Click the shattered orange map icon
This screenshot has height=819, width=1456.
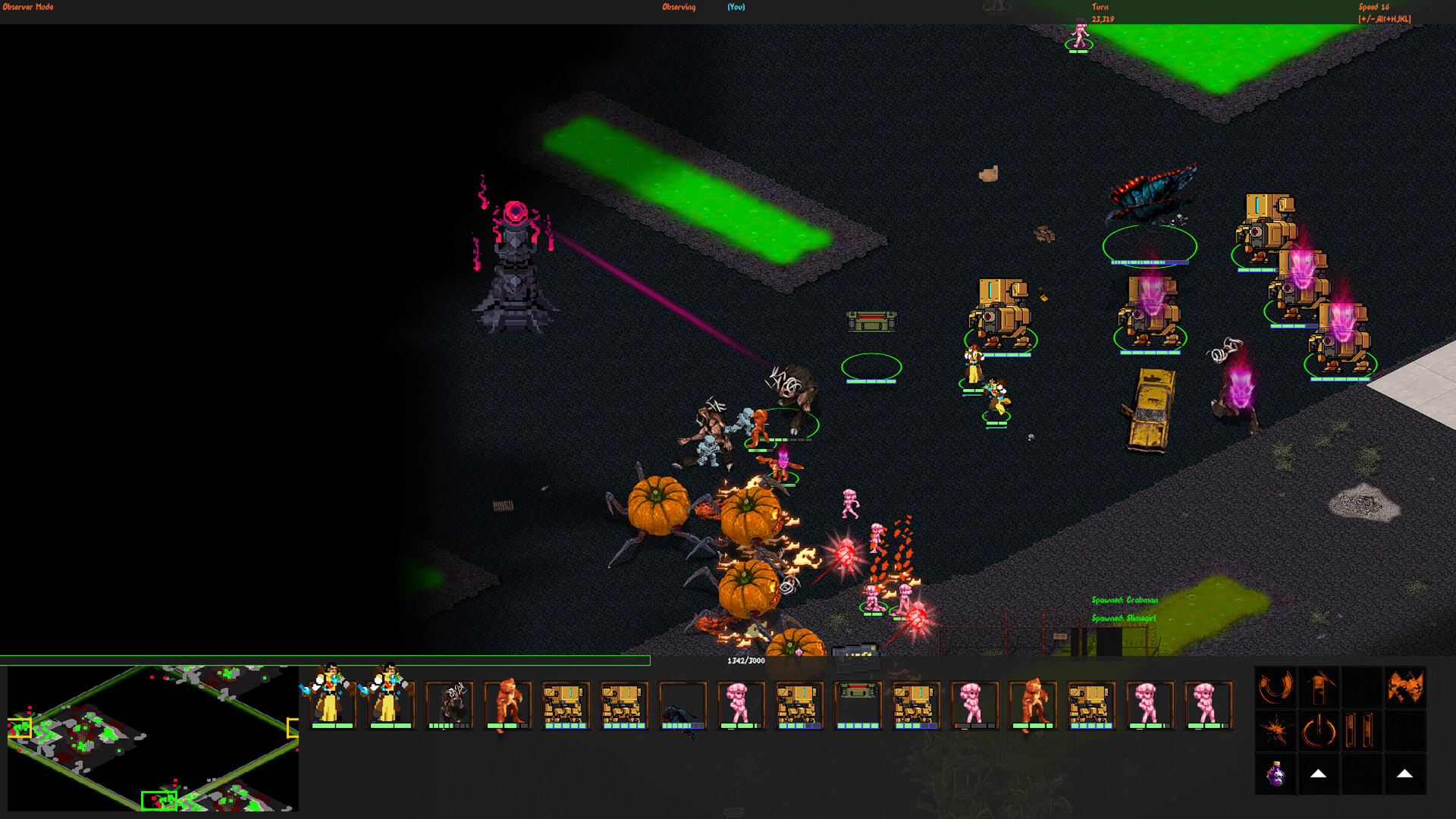(x=1407, y=686)
